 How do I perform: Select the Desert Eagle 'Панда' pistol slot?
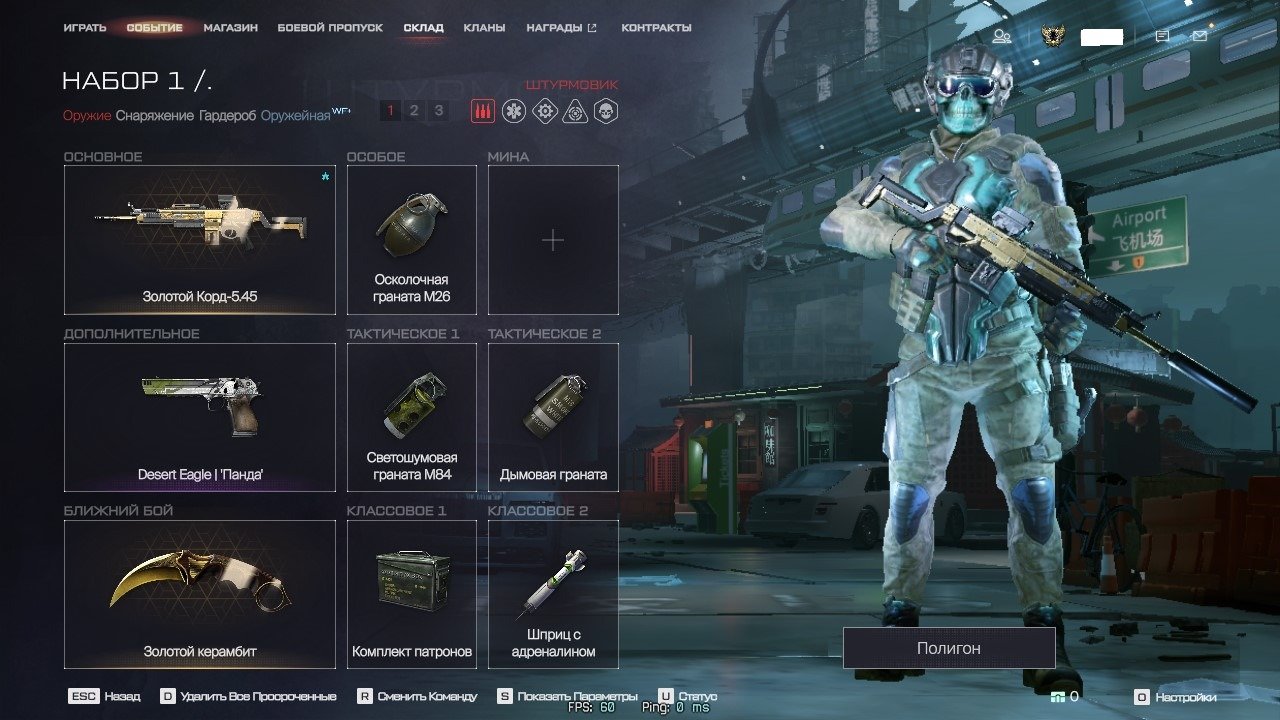(200, 417)
